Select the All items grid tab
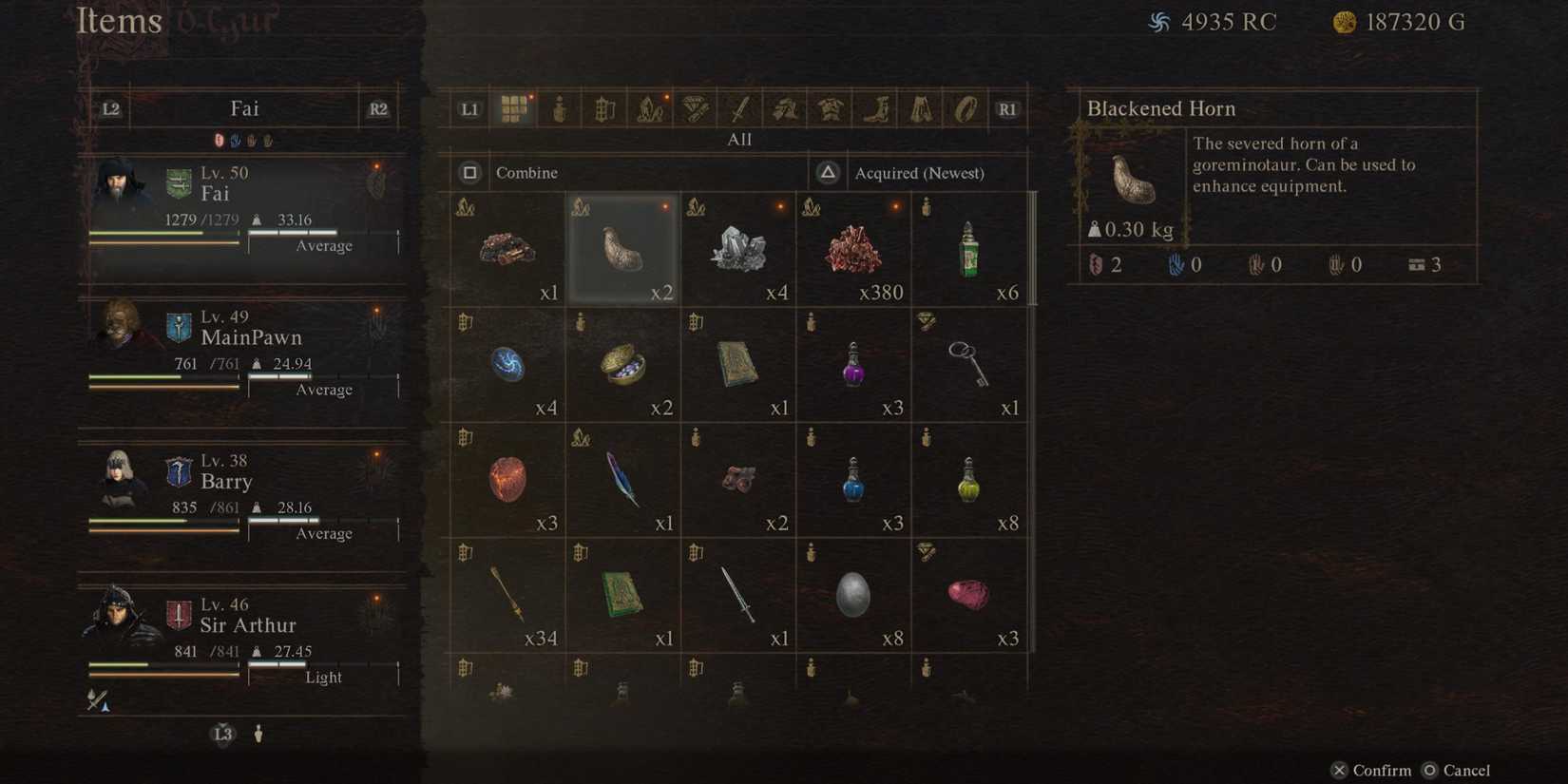The image size is (1568, 784). pyautogui.click(x=514, y=108)
